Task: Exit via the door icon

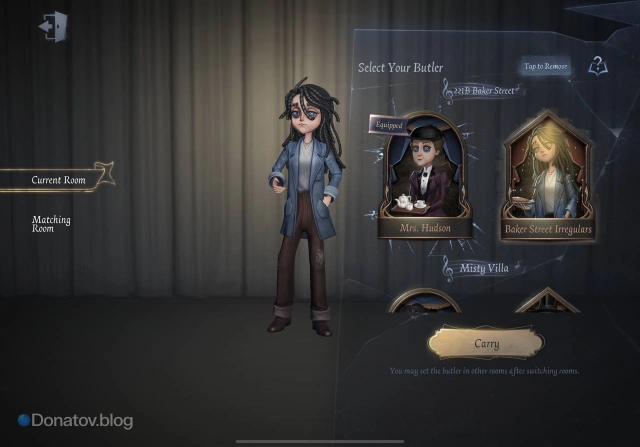Action: click(x=51, y=26)
